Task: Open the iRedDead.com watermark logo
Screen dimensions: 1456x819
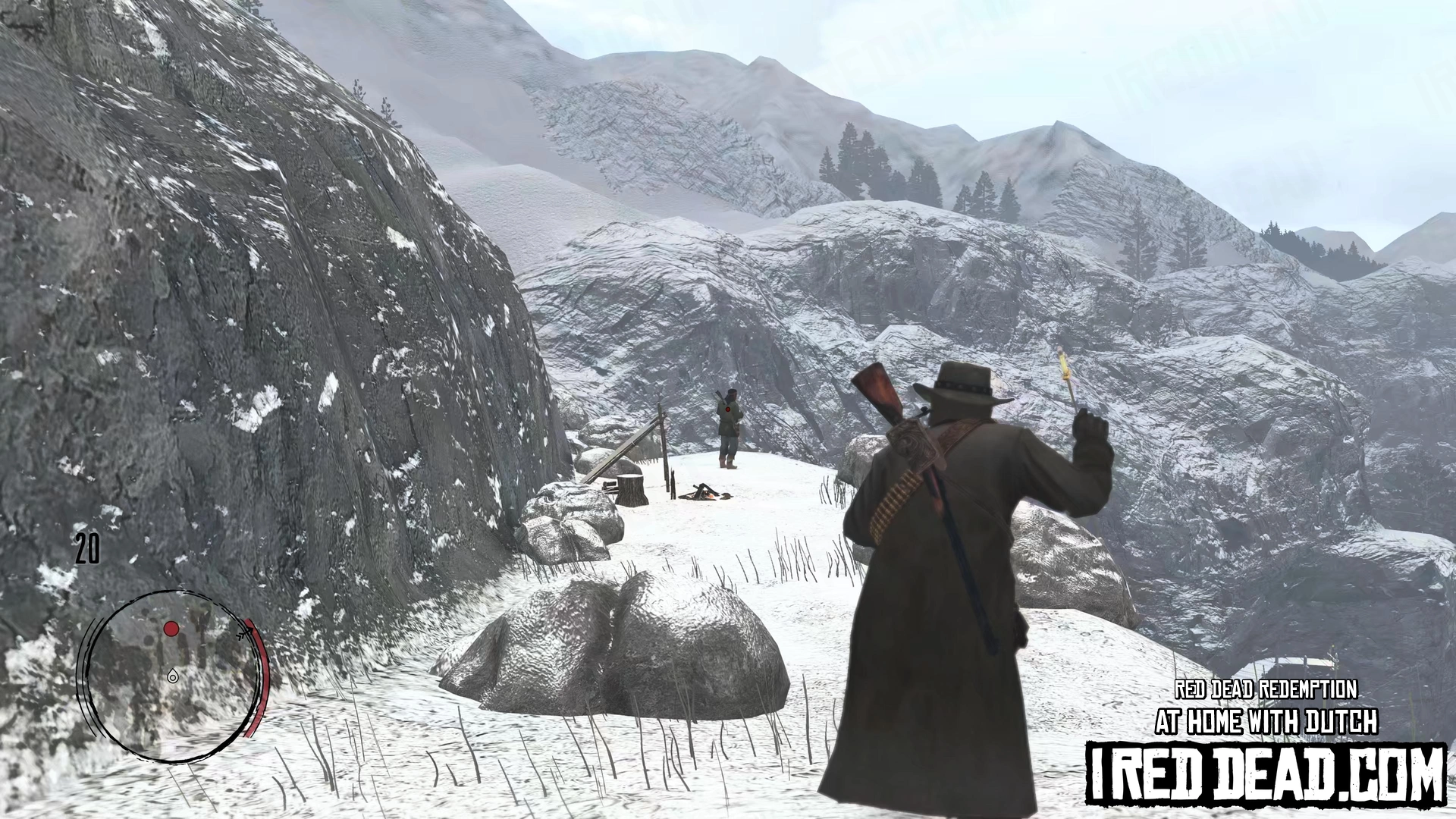Action: pyautogui.click(x=1265, y=773)
